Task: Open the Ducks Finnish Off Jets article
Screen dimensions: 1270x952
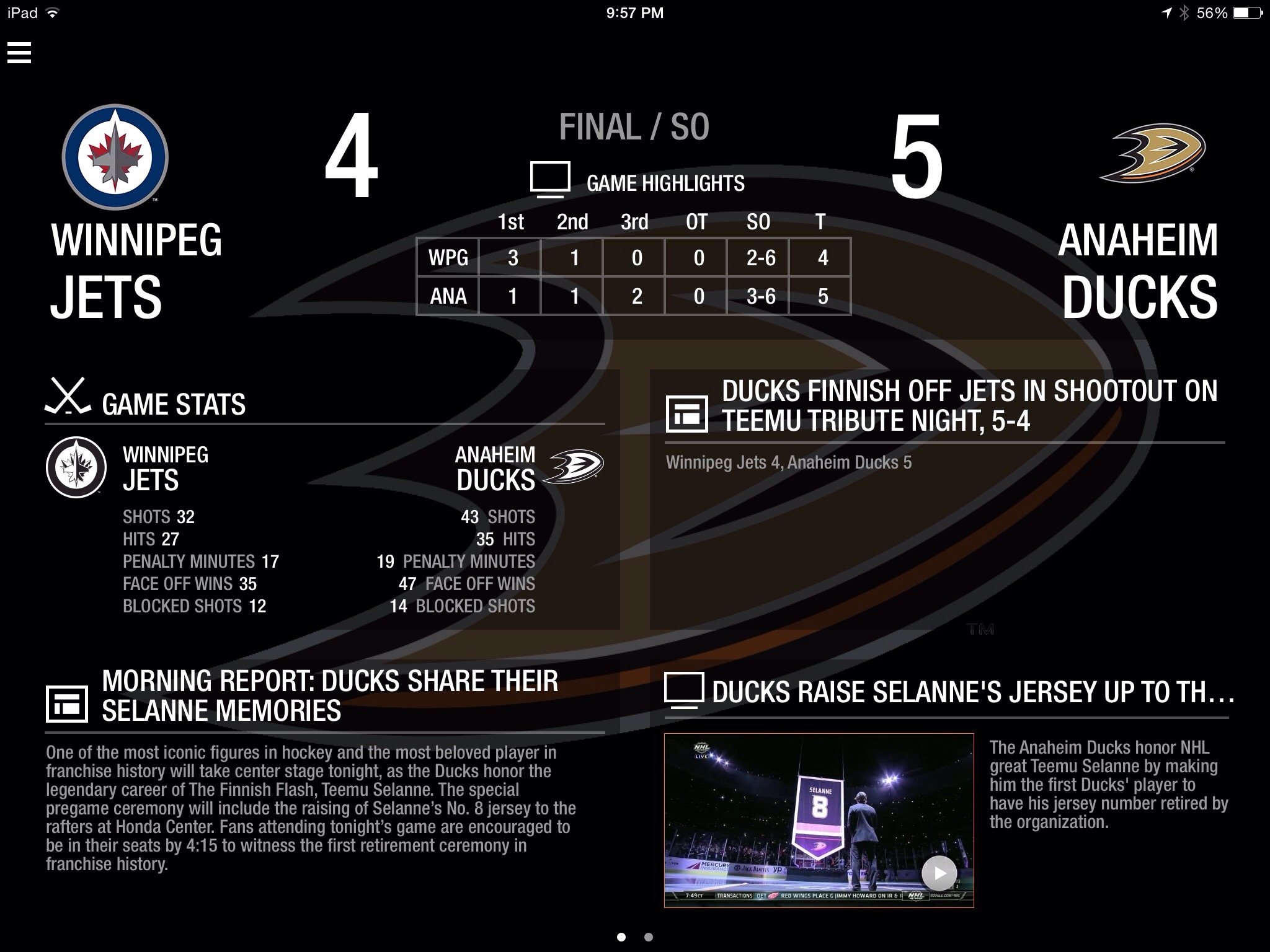Action: coord(968,406)
